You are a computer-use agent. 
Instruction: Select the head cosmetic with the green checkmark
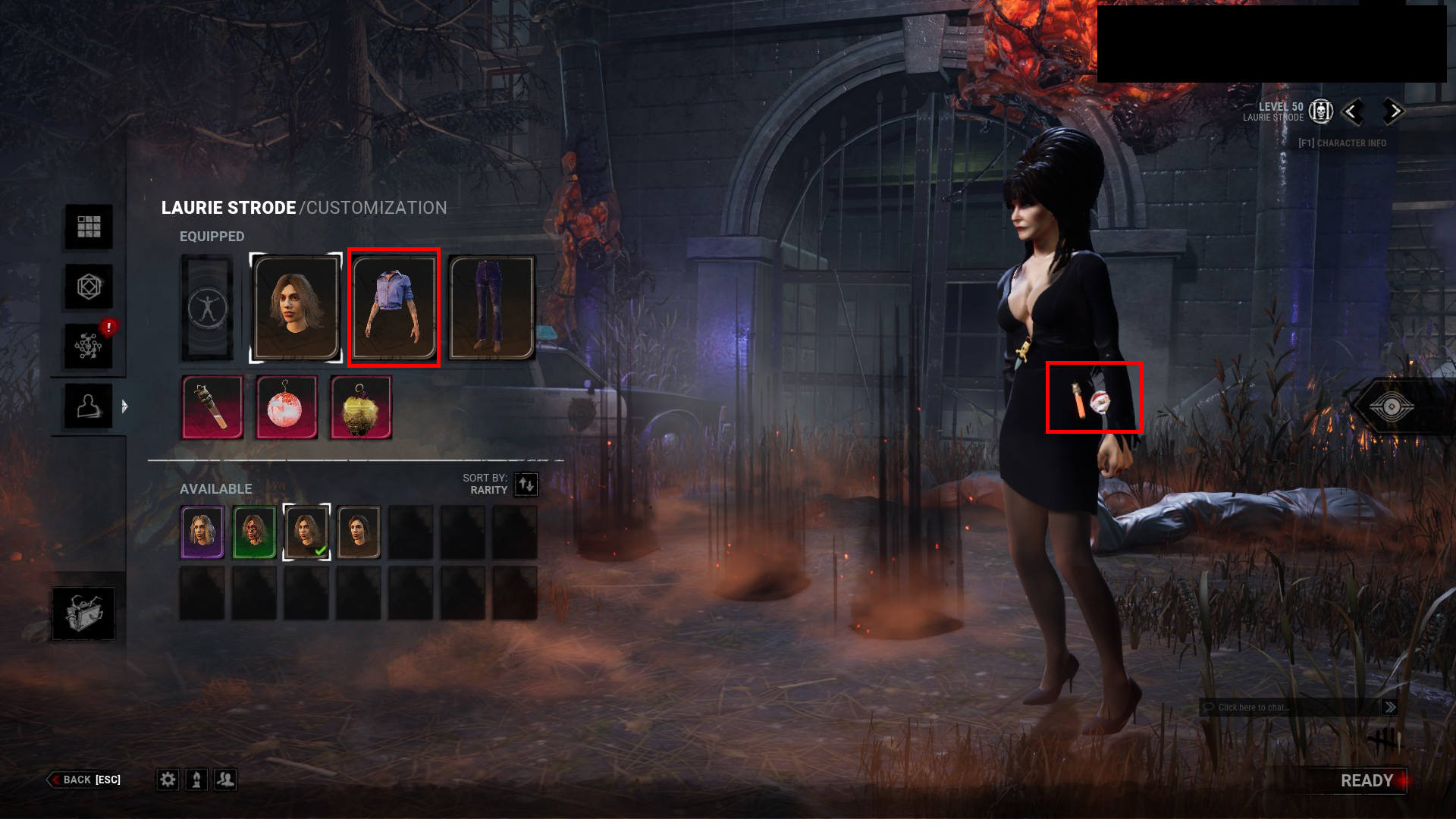[x=306, y=532]
